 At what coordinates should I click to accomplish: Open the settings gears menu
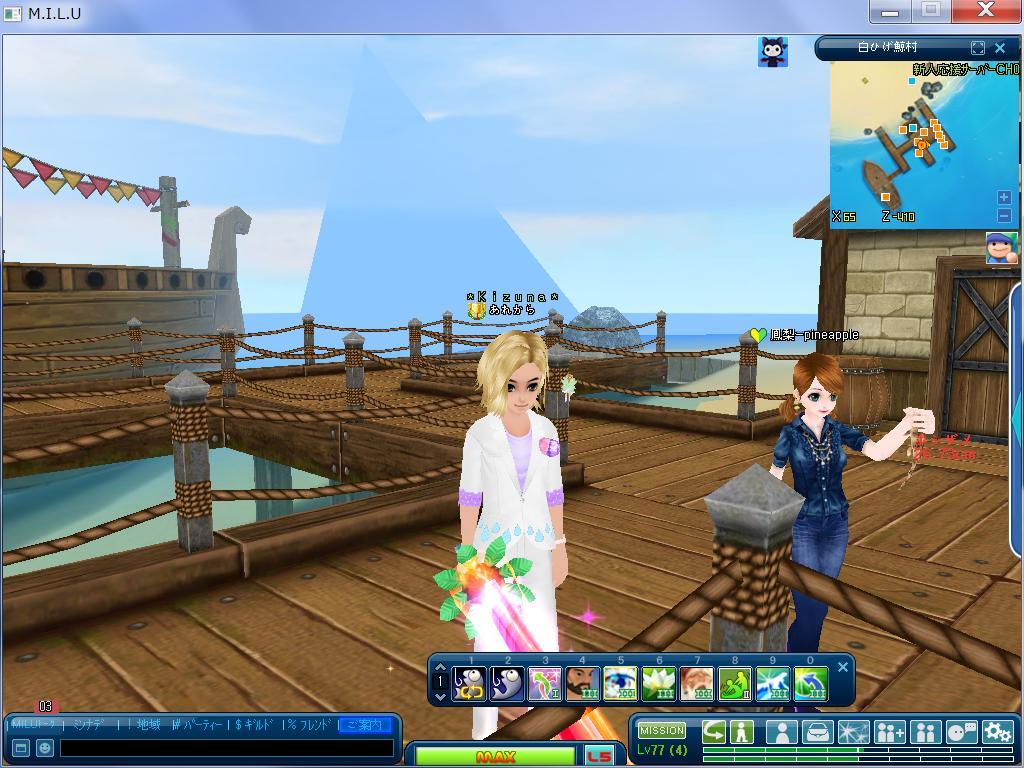point(997,733)
